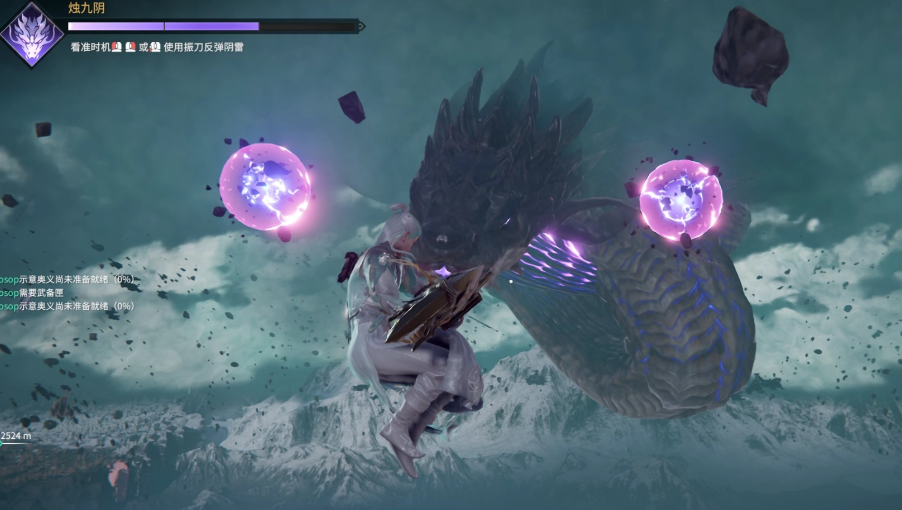Open the team chat message log
The width and height of the screenshot is (902, 510).
click(67, 292)
